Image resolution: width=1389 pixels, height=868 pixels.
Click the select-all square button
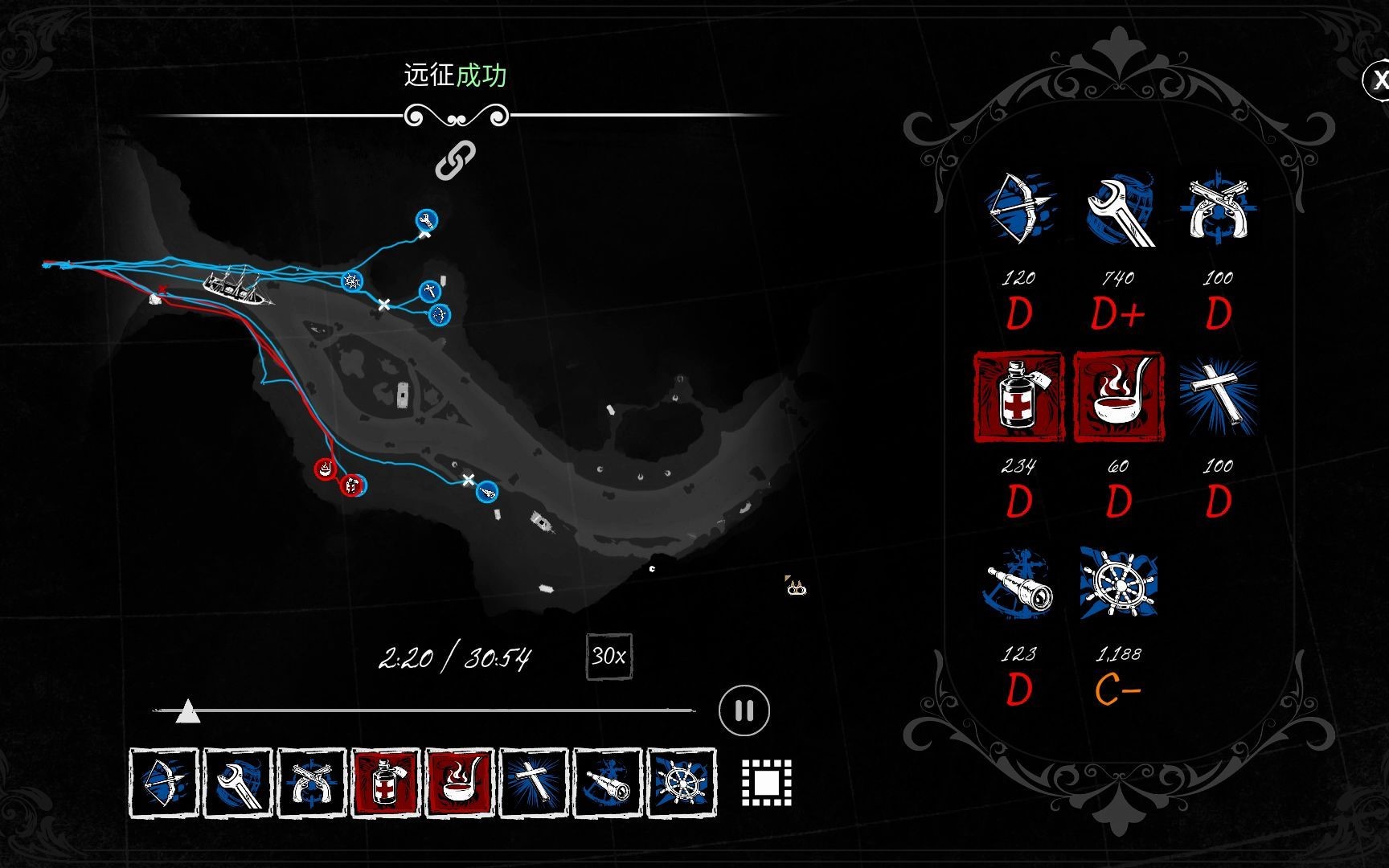point(766,782)
